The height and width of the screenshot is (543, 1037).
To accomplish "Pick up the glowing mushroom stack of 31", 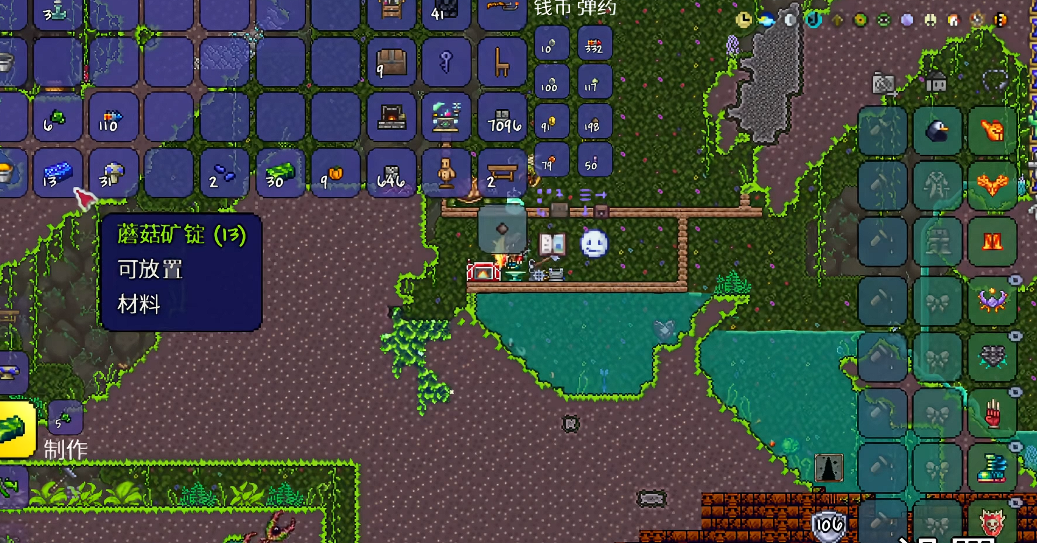I will pyautogui.click(x=113, y=173).
